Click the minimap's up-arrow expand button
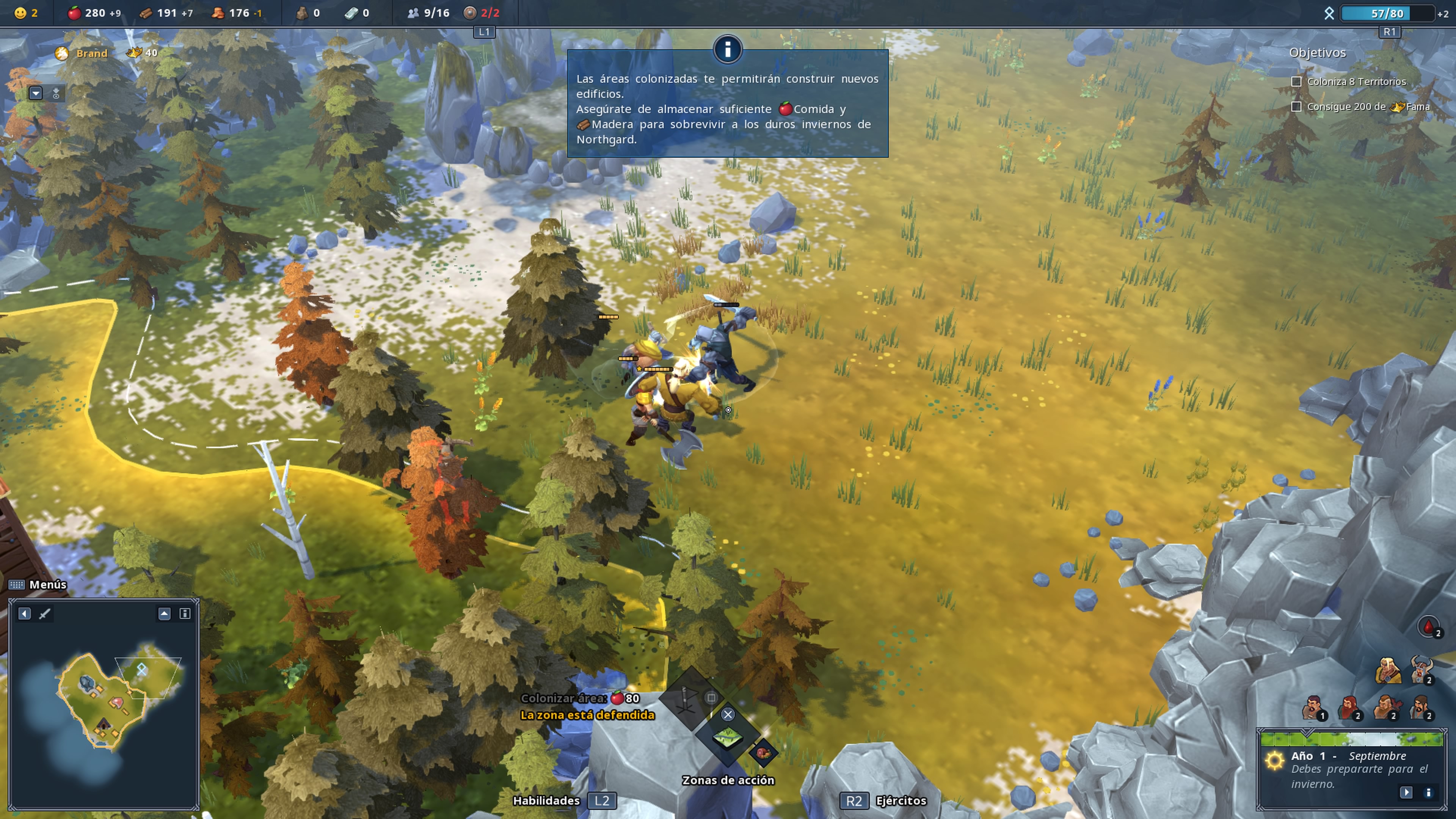 164,613
